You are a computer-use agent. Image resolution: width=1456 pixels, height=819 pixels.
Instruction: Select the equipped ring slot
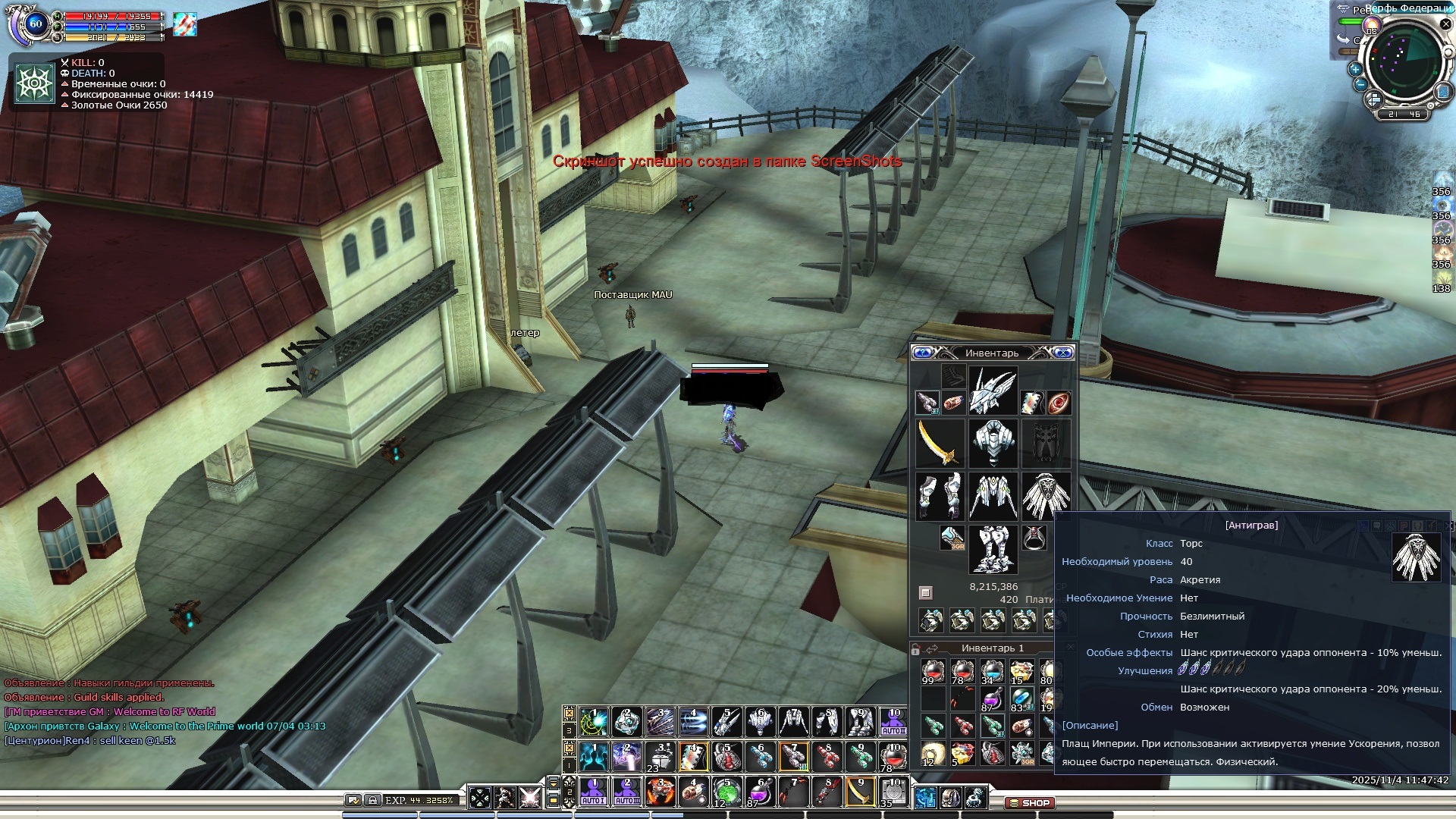(x=1034, y=538)
